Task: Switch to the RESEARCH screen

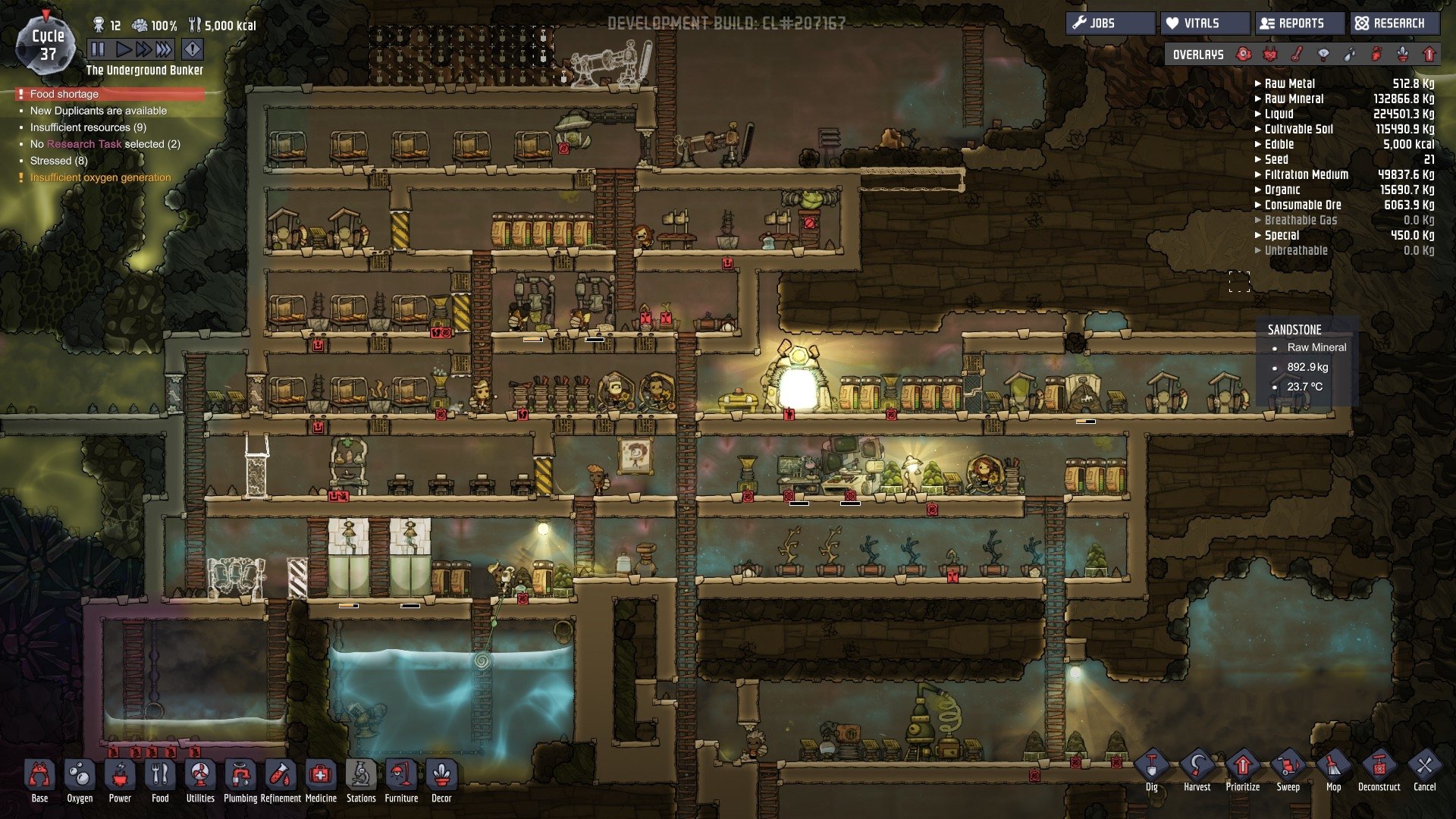Action: click(1393, 23)
